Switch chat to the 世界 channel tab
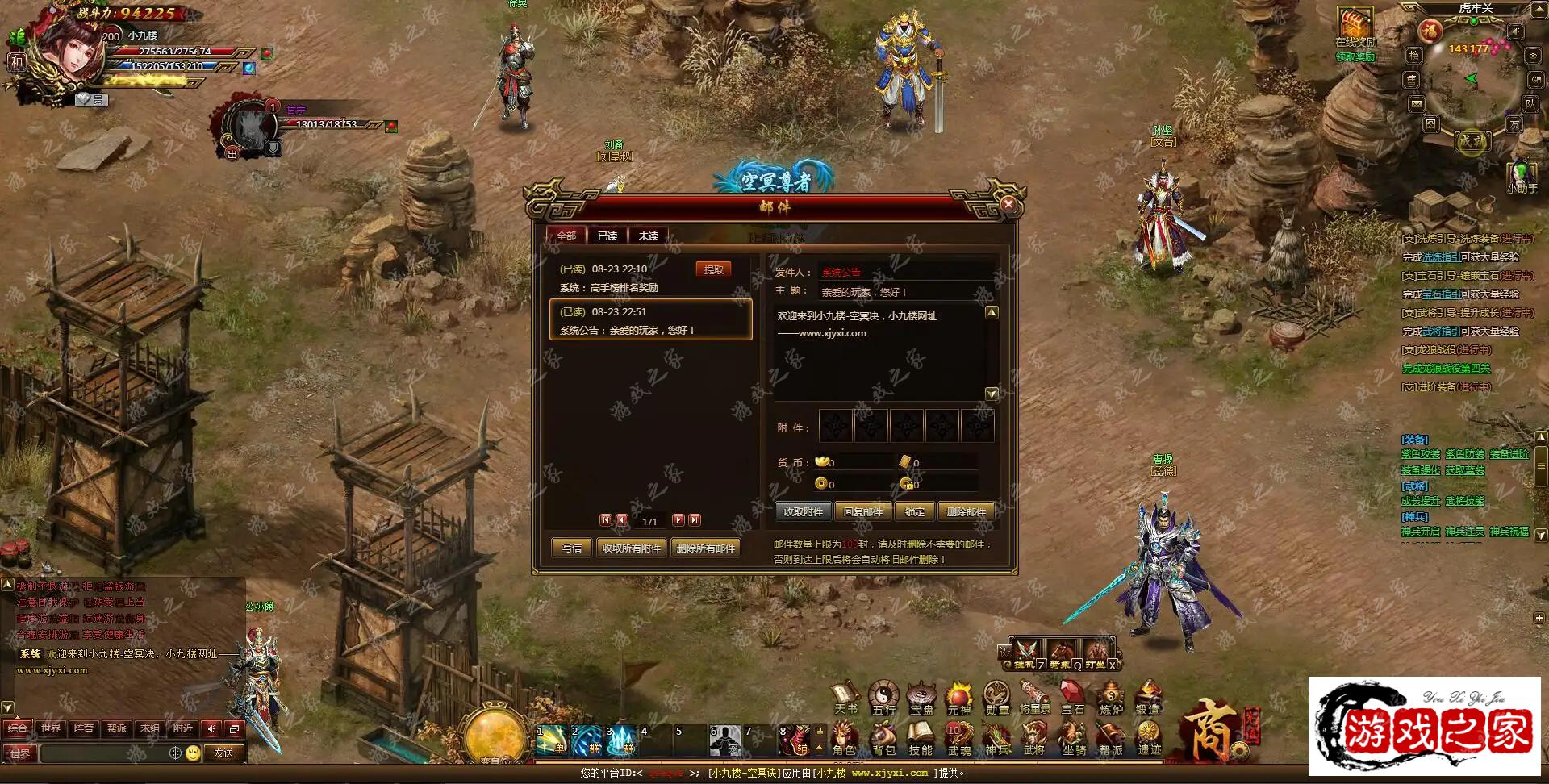The image size is (1549, 784). [51, 728]
